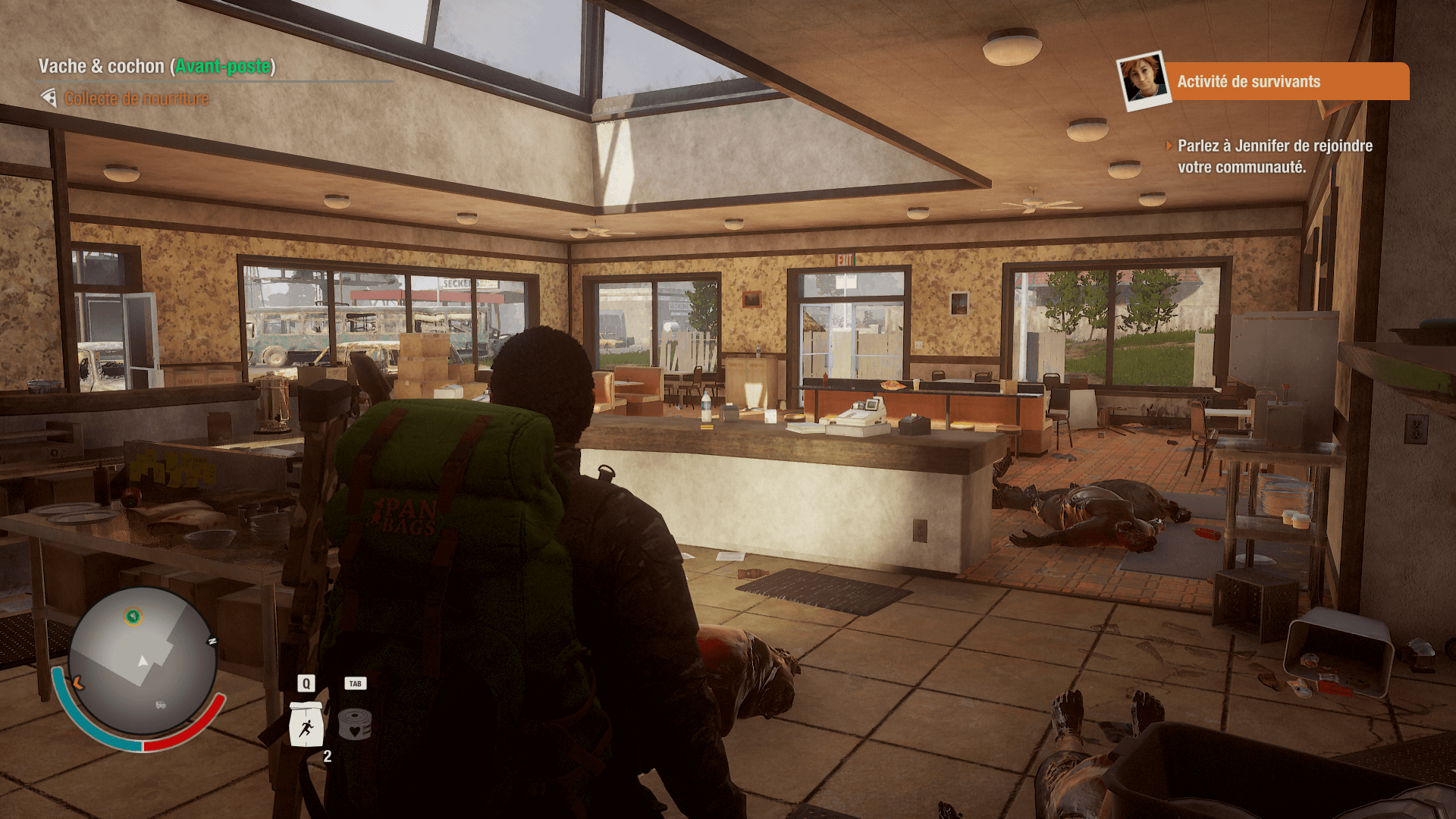The image size is (1456, 819).
Task: Click the green marker on the minimap
Action: pyautogui.click(x=133, y=617)
